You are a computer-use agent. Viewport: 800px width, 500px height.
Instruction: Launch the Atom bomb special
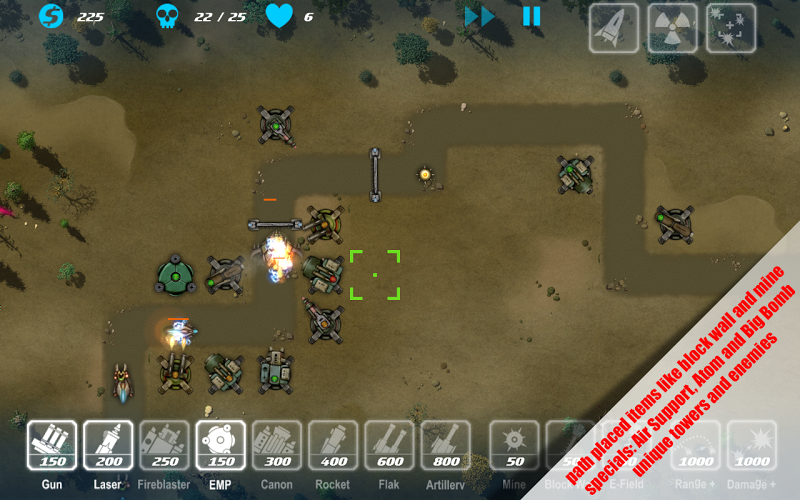(672, 28)
